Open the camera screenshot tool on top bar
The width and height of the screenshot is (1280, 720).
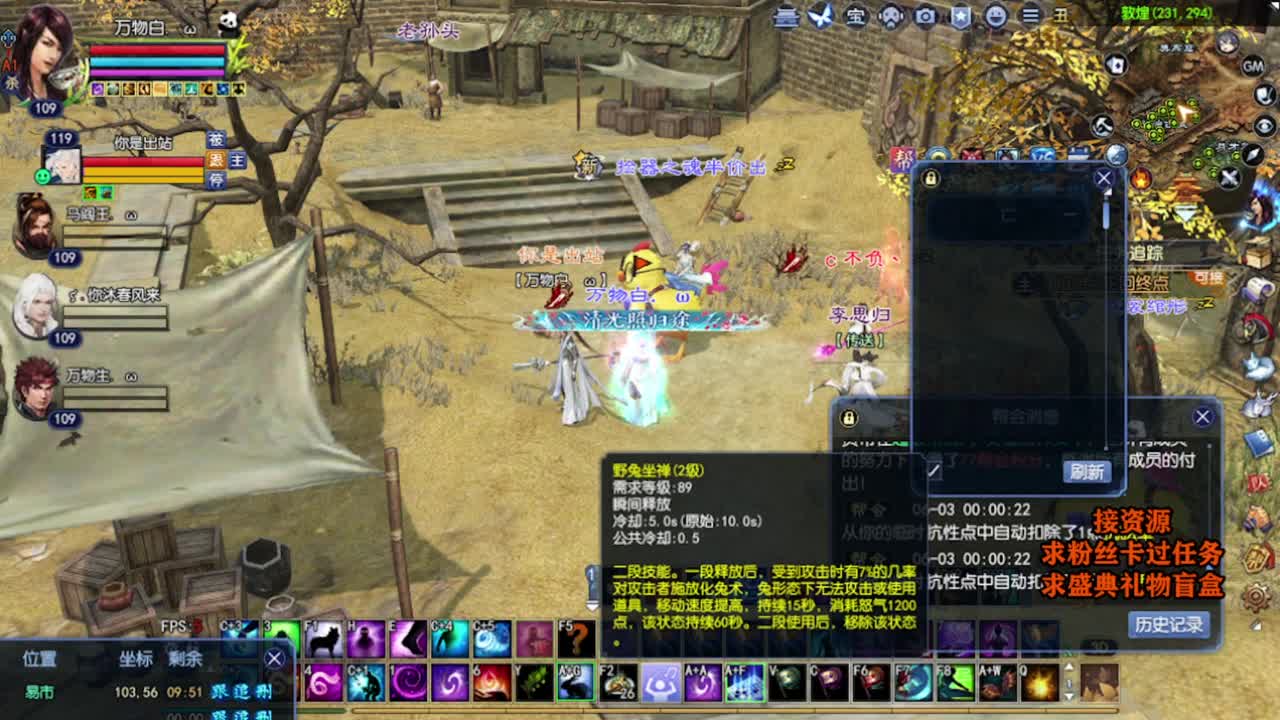tap(925, 17)
